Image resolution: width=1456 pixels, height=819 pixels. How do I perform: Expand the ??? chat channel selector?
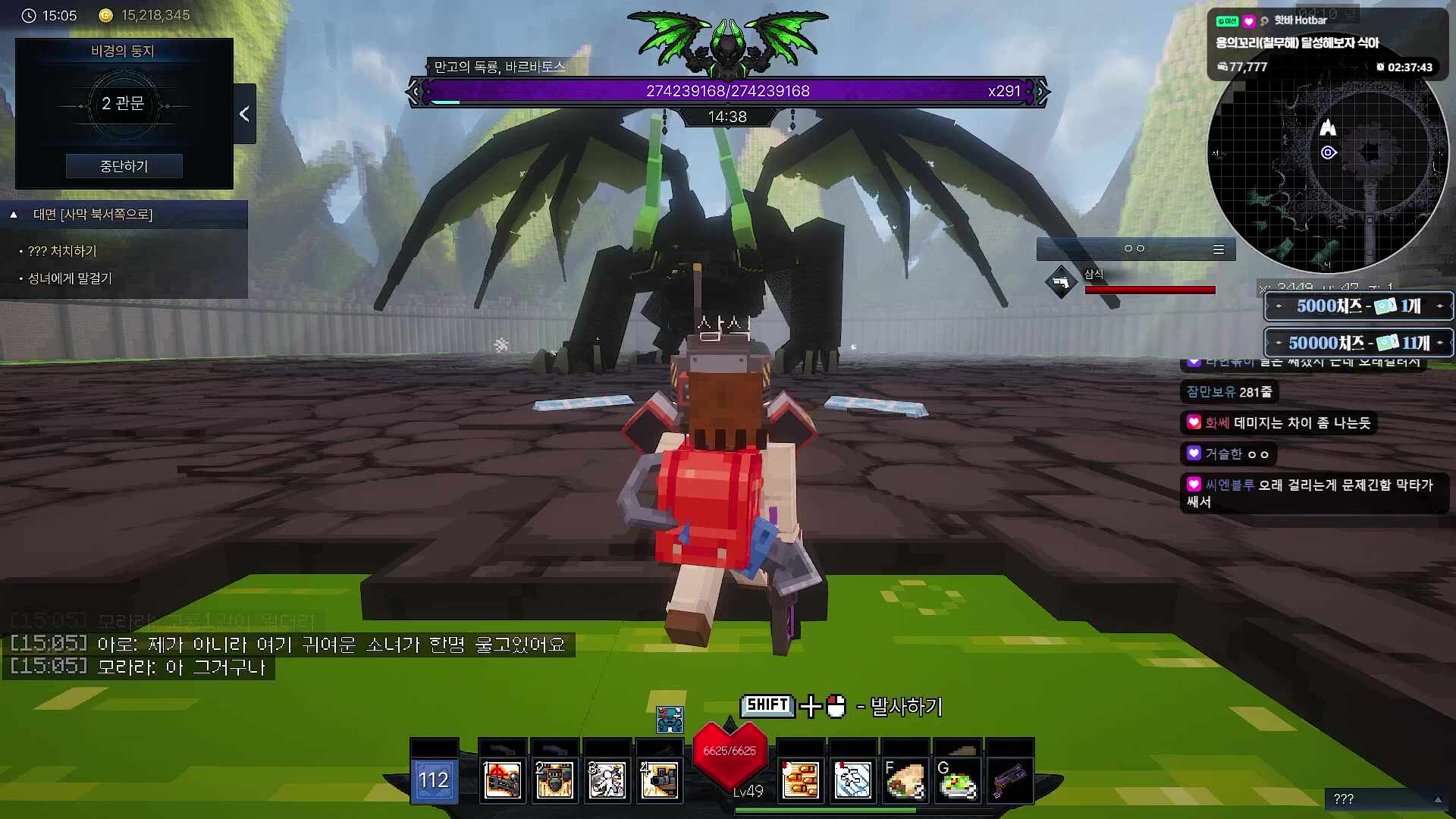[1437, 799]
